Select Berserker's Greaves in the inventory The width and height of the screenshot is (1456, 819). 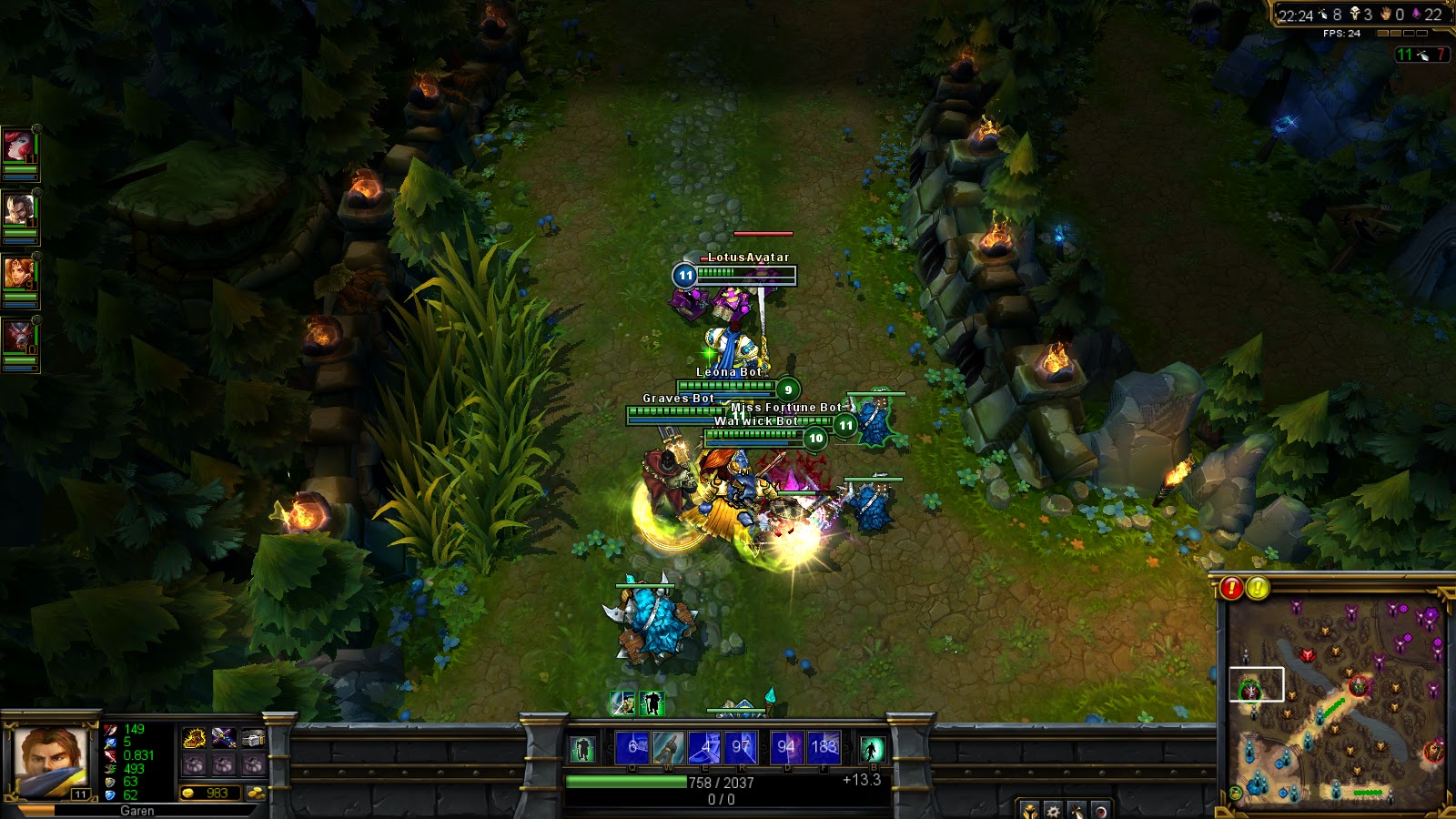tap(195, 737)
